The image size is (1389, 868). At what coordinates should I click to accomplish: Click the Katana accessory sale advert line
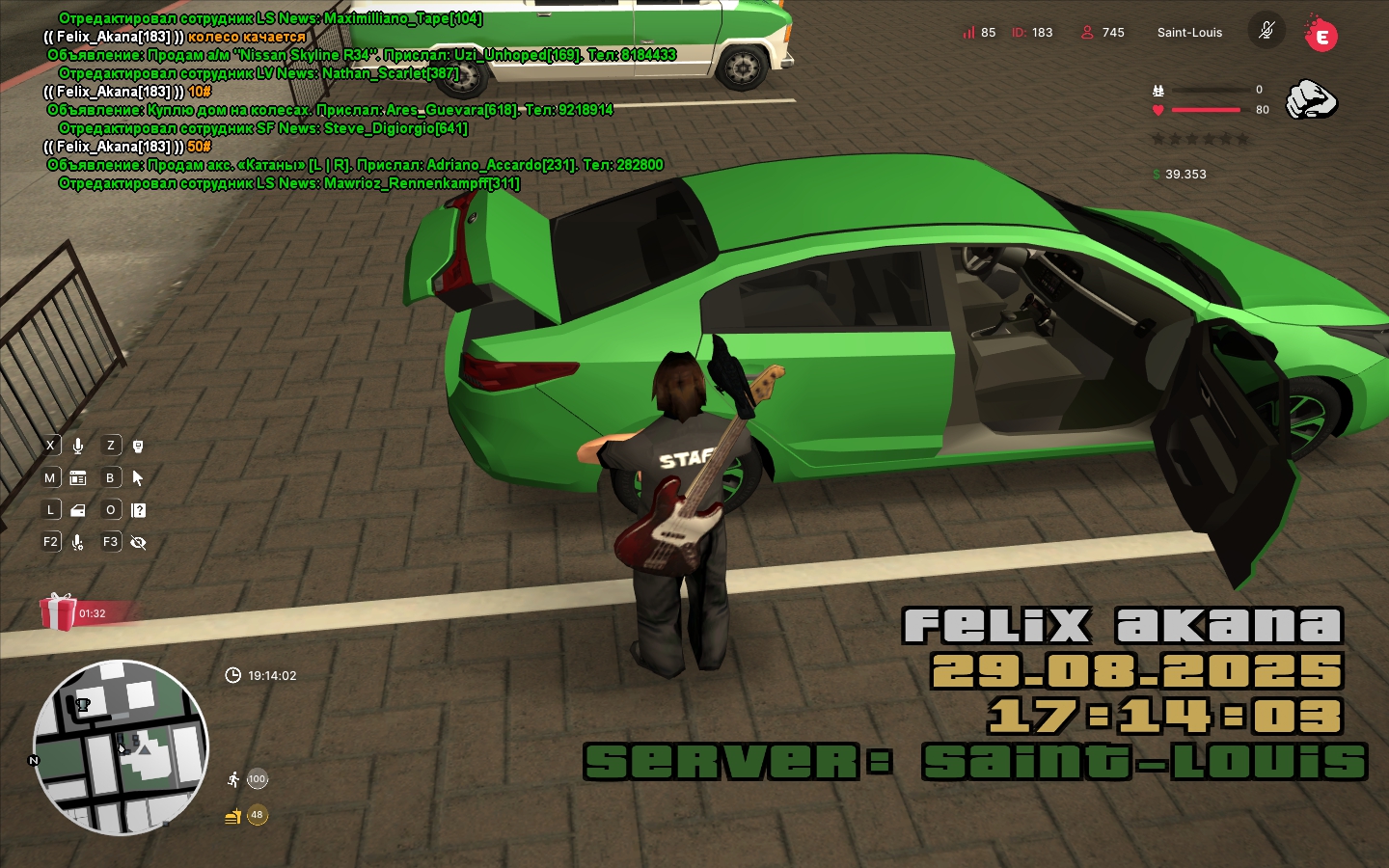[x=356, y=165]
